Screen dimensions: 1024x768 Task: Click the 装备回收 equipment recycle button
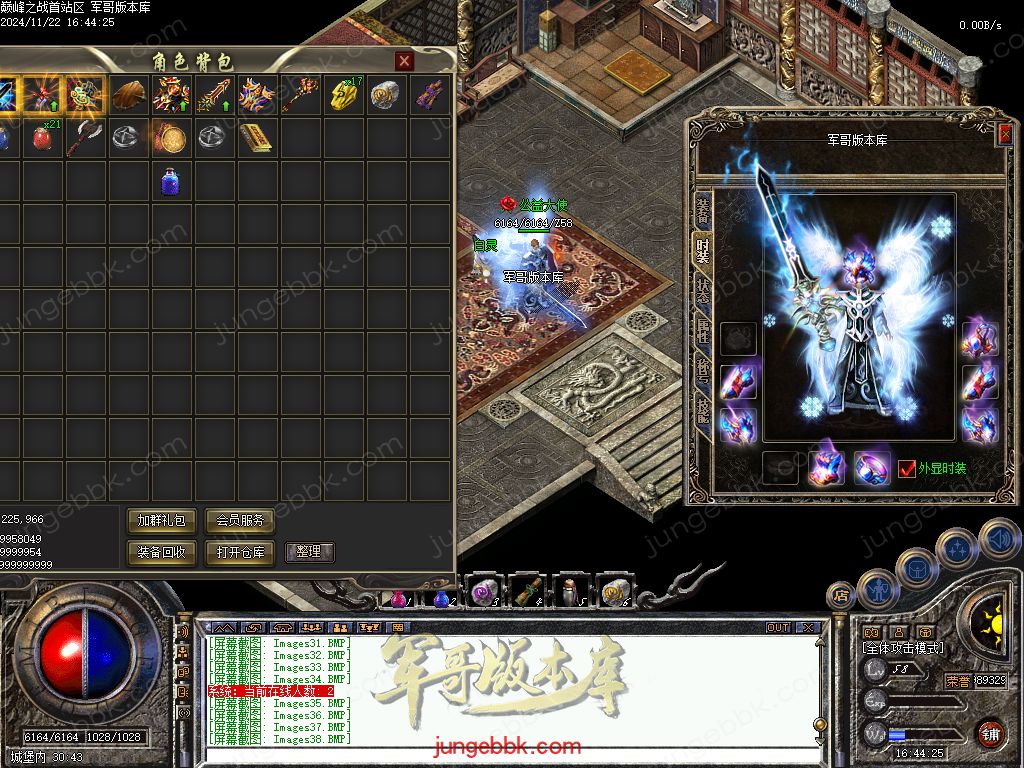[x=161, y=552]
